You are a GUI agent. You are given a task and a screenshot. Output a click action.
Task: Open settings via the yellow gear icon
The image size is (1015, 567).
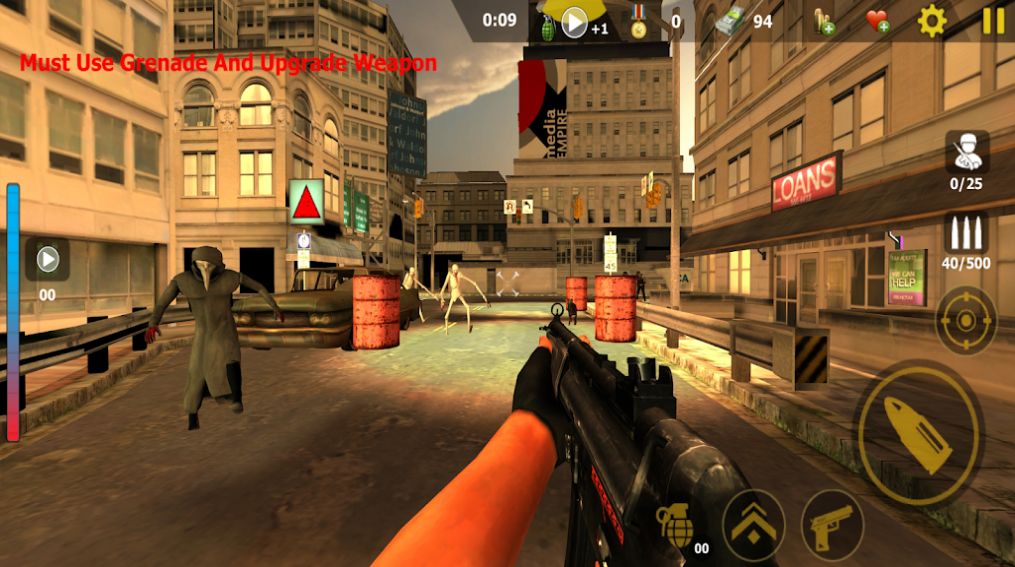coord(932,21)
